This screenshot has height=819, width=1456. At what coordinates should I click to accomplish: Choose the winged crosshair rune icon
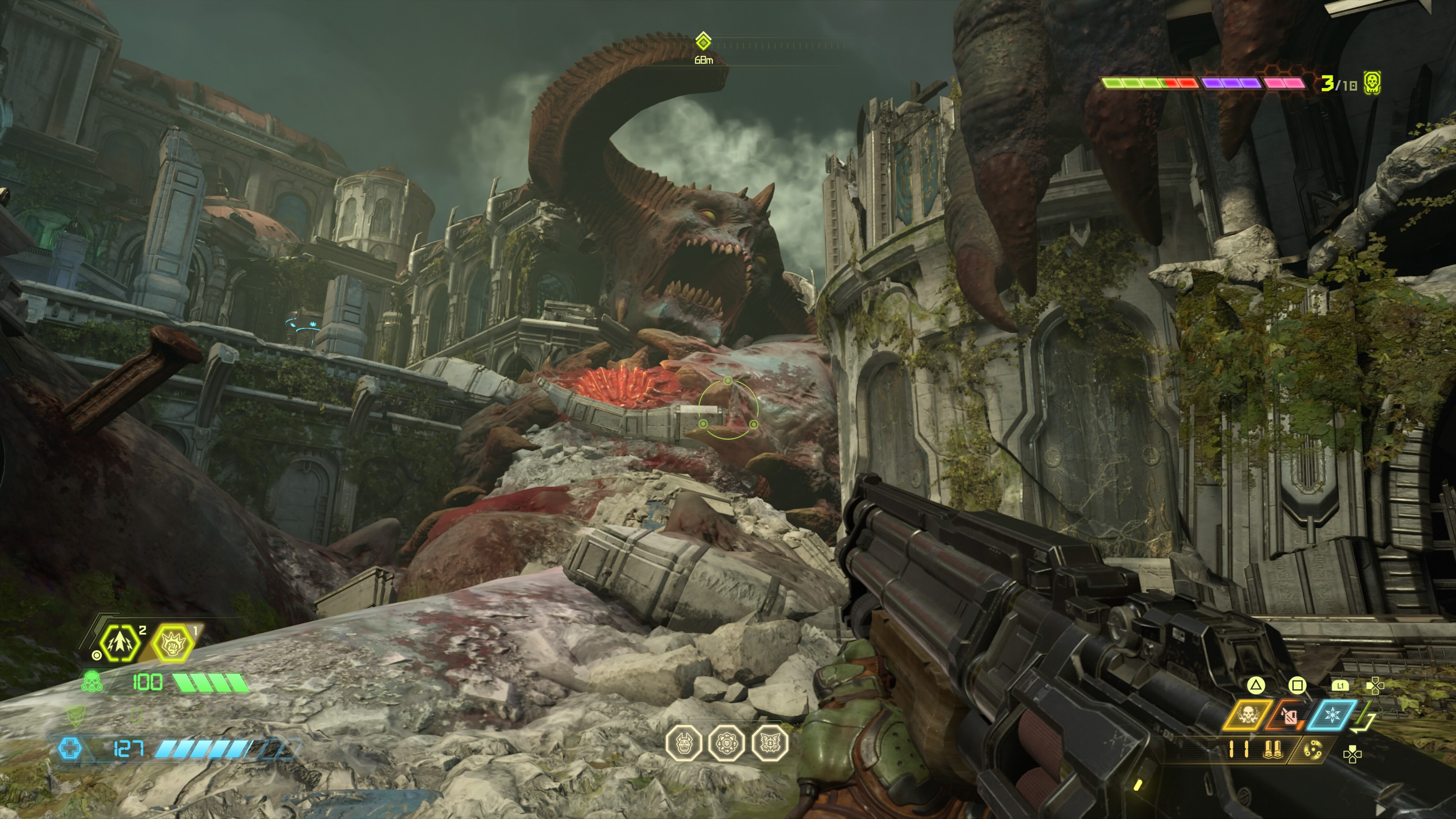point(770,743)
